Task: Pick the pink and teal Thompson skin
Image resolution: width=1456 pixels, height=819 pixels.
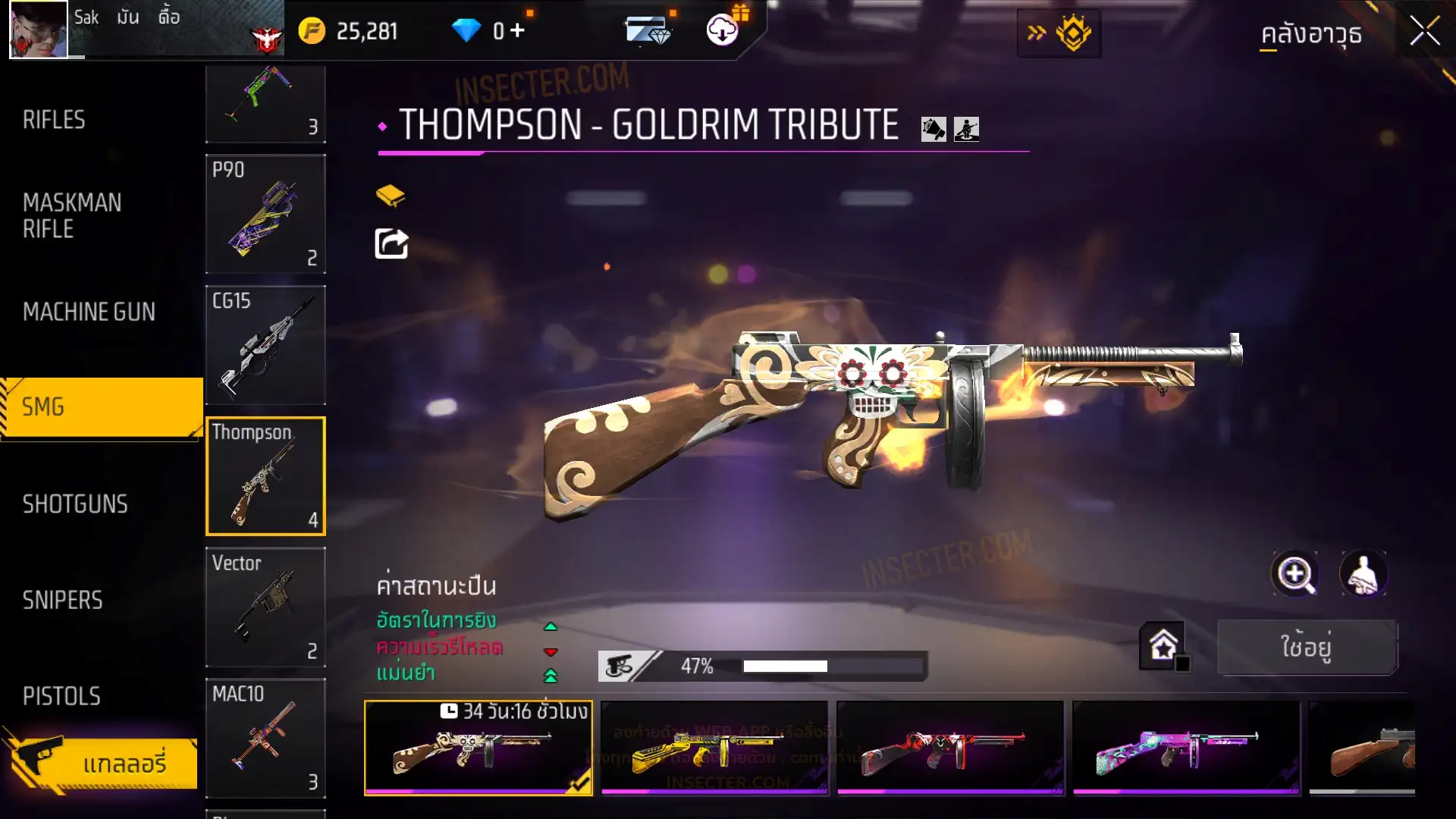Action: (x=1186, y=748)
